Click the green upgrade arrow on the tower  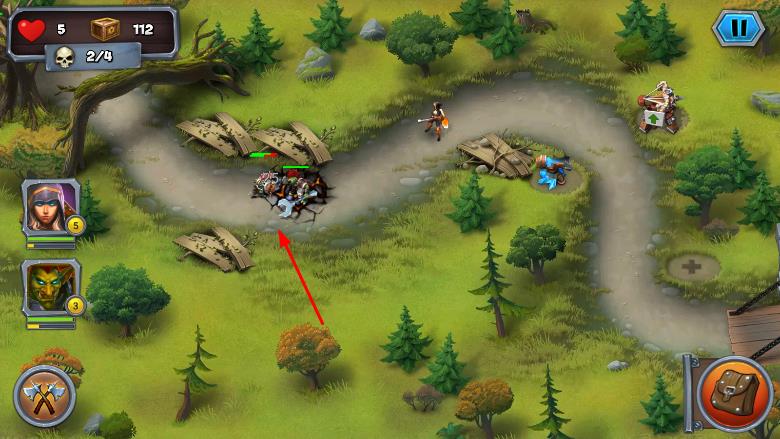pos(653,118)
